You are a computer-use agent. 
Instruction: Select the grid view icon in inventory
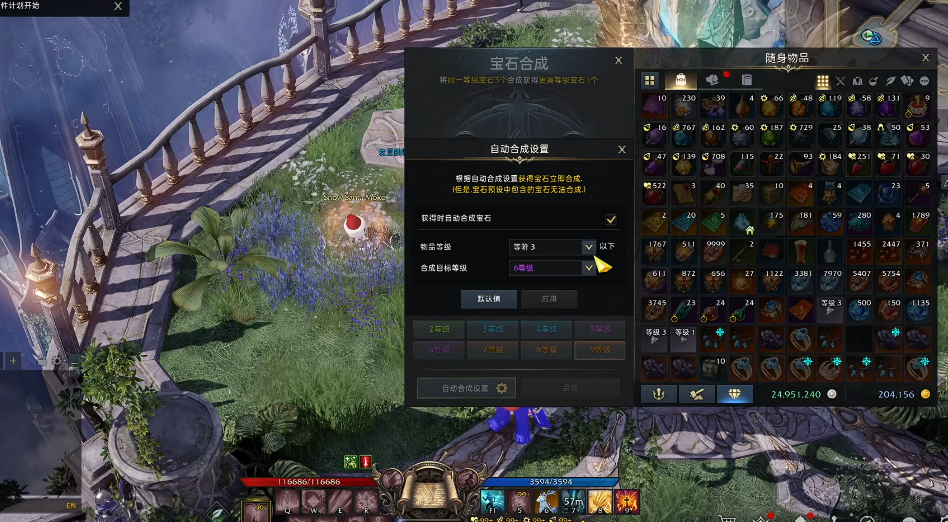click(x=649, y=80)
